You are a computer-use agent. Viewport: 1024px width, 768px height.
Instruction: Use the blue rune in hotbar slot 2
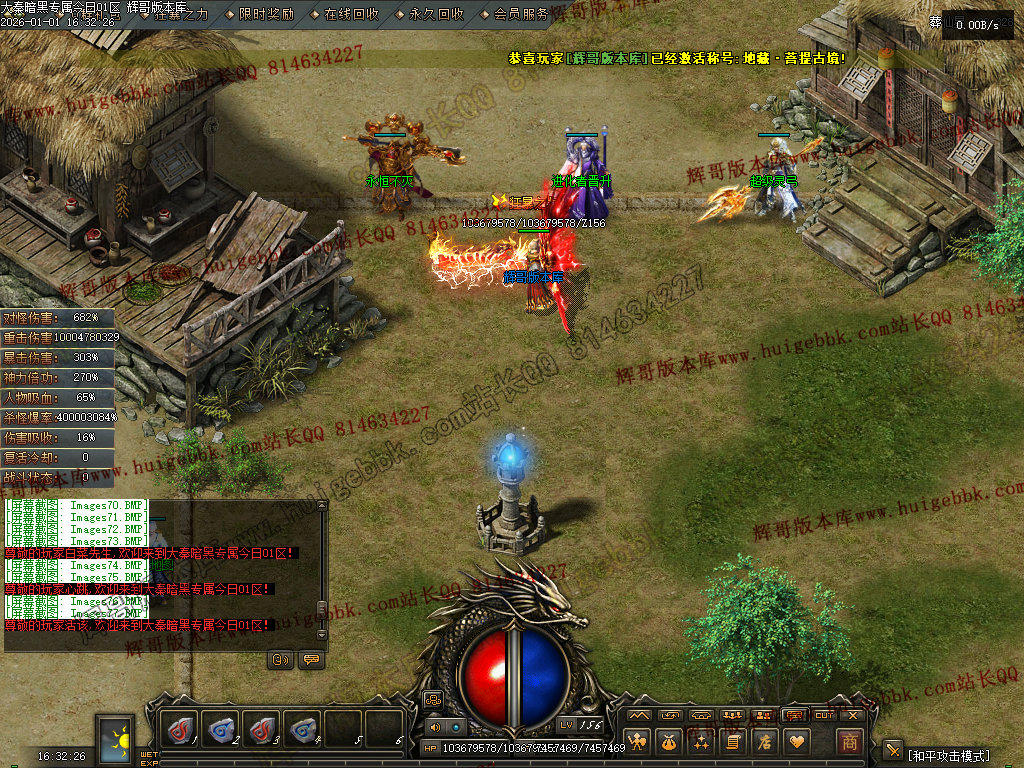pos(222,729)
